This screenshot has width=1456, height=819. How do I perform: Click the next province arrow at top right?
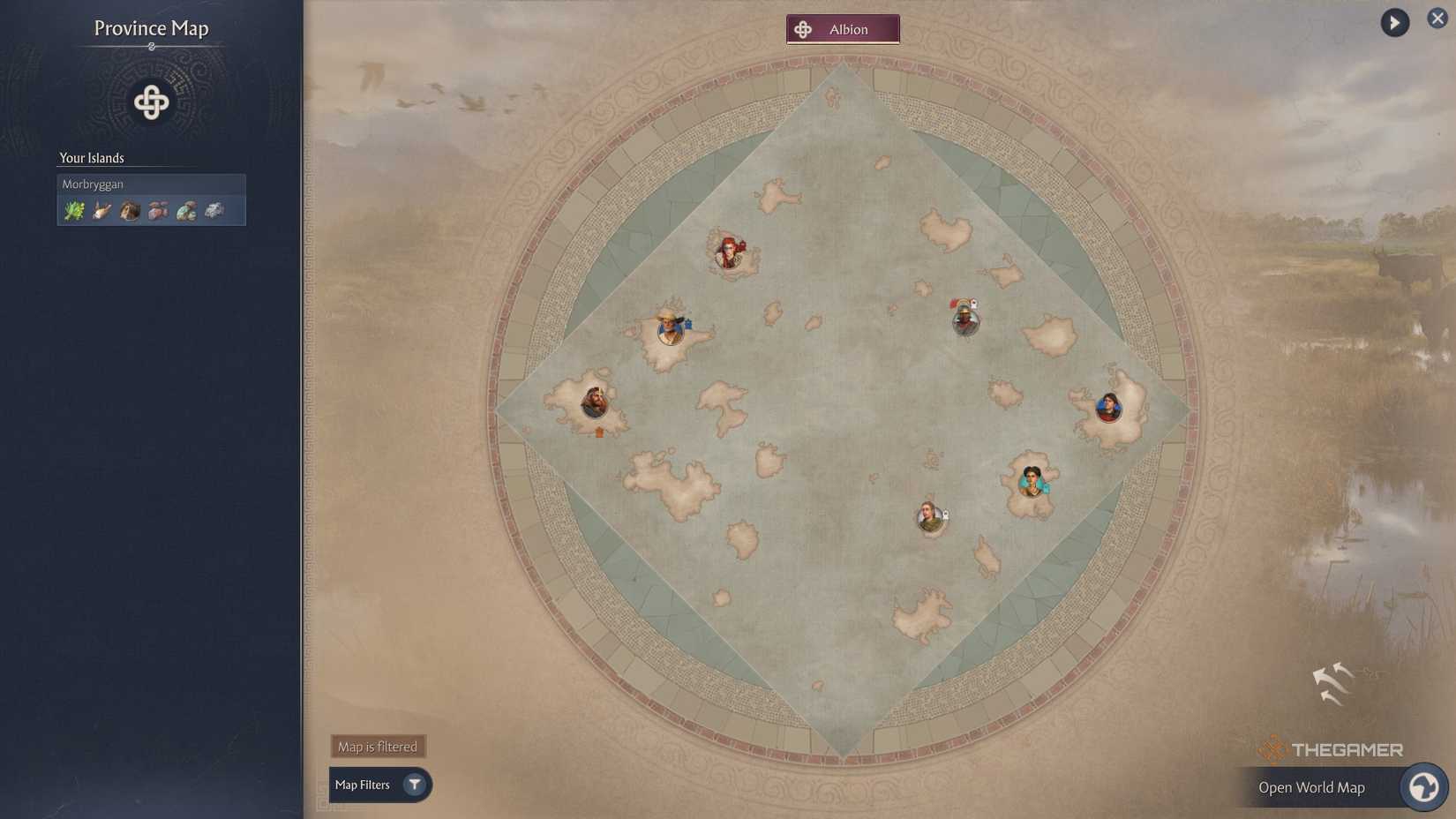click(x=1393, y=22)
